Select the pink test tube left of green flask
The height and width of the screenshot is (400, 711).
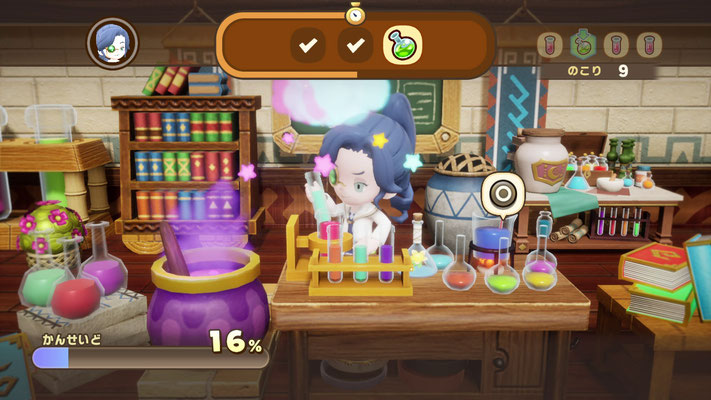(549, 44)
